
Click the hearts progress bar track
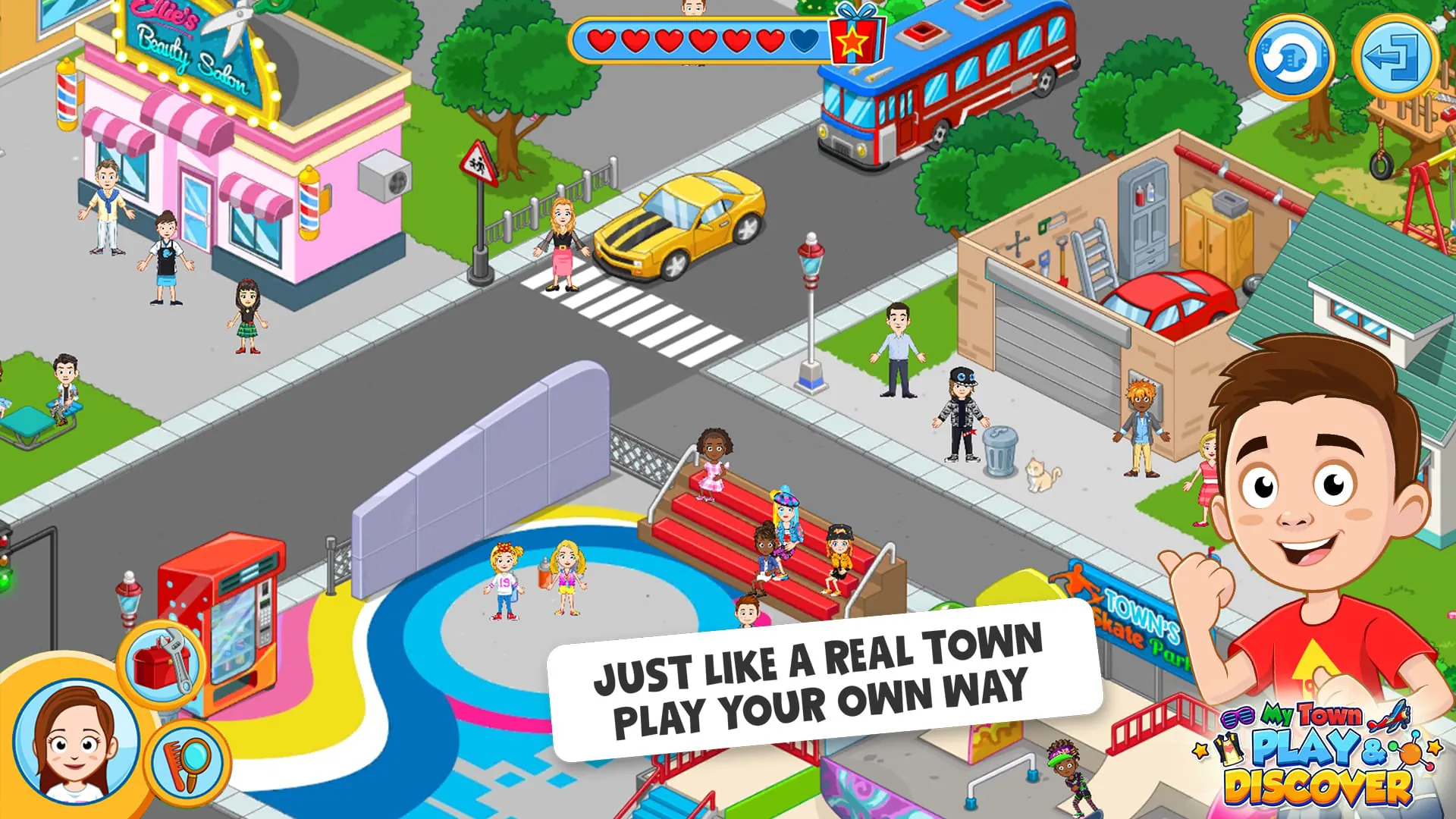tap(705, 38)
